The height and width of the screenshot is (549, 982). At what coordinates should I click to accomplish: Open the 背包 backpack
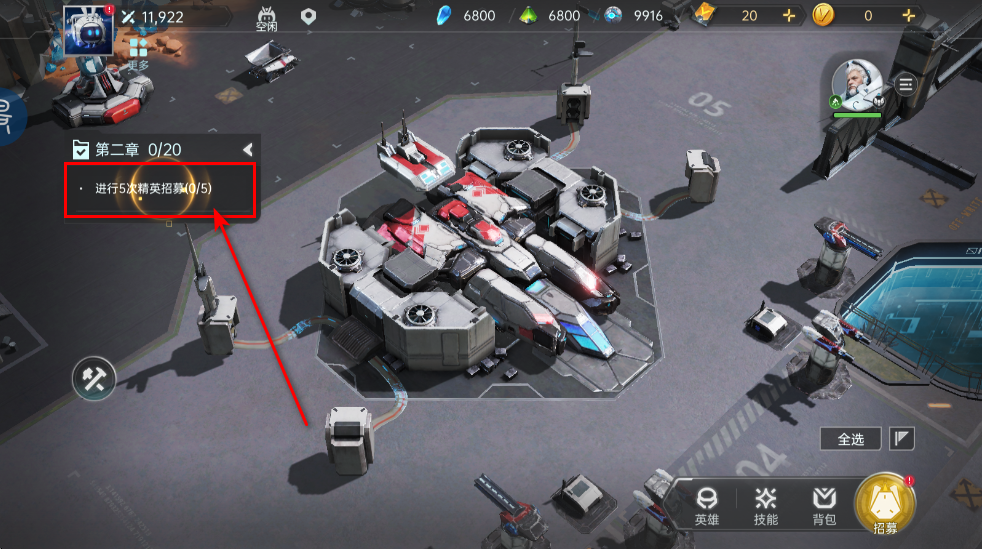[824, 505]
